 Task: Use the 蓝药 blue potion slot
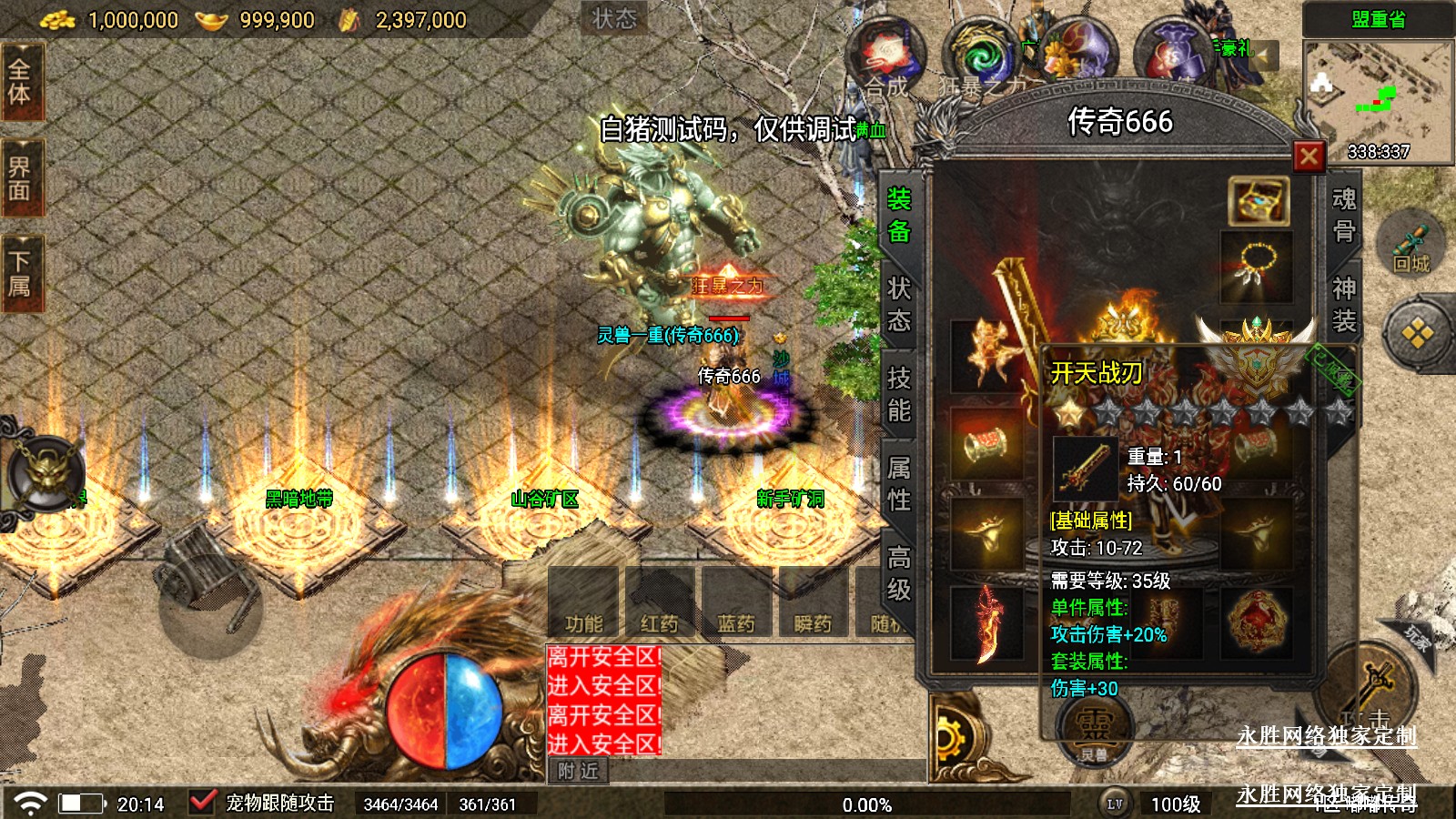click(735, 602)
